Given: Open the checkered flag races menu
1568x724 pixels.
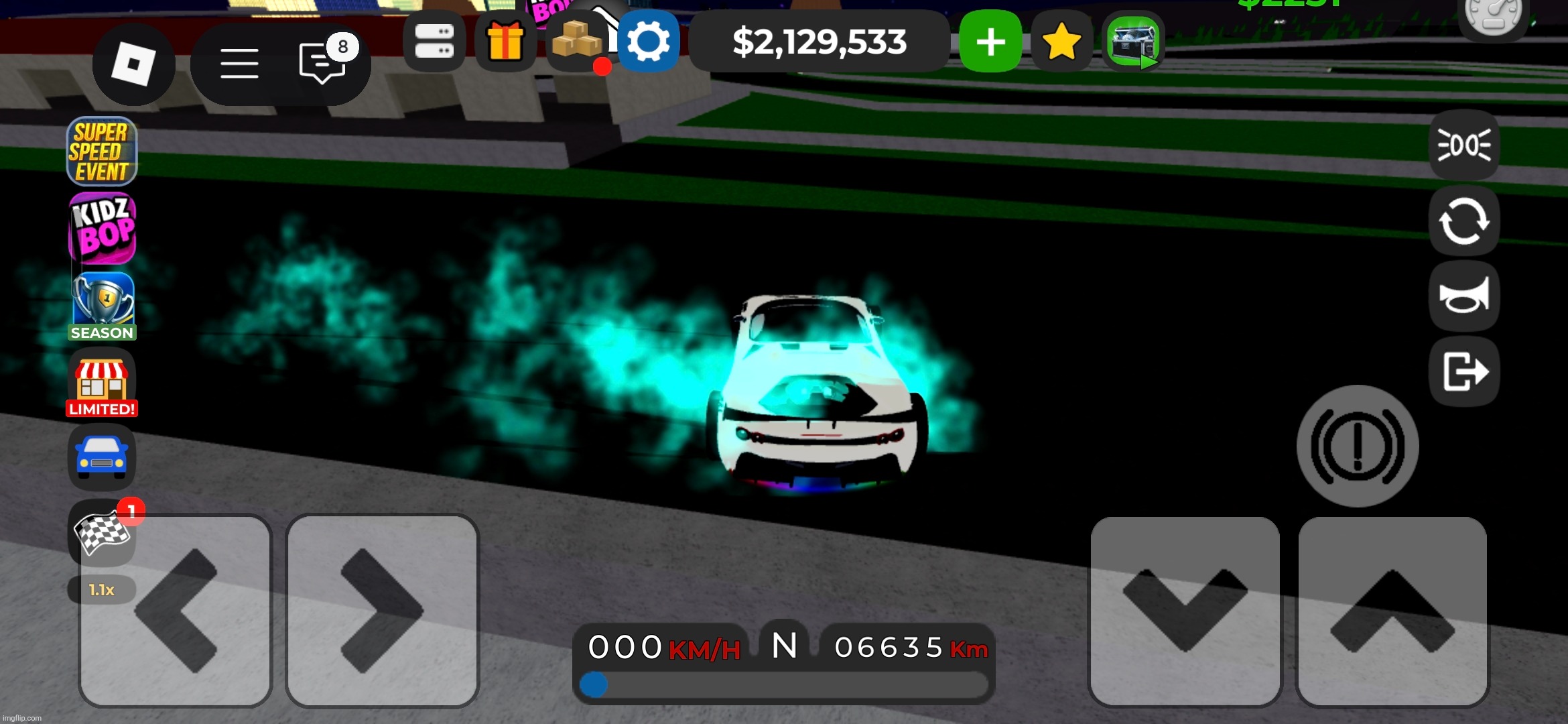Looking at the screenshot, I should point(102,534).
